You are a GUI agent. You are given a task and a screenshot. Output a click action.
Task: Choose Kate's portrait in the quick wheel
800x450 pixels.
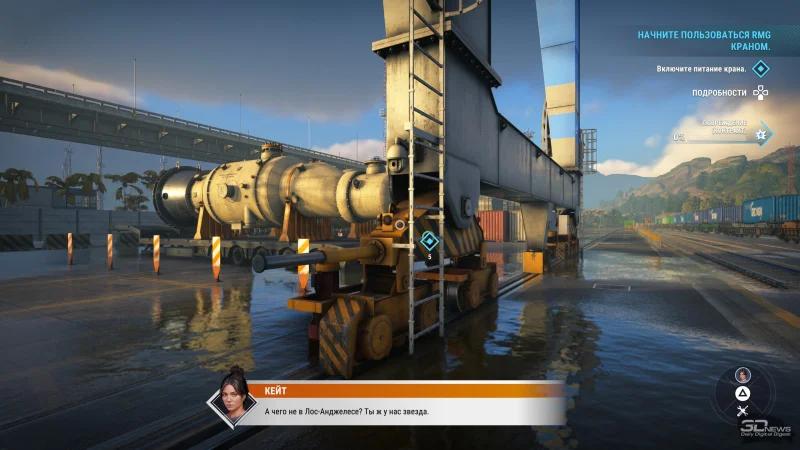pos(742,374)
